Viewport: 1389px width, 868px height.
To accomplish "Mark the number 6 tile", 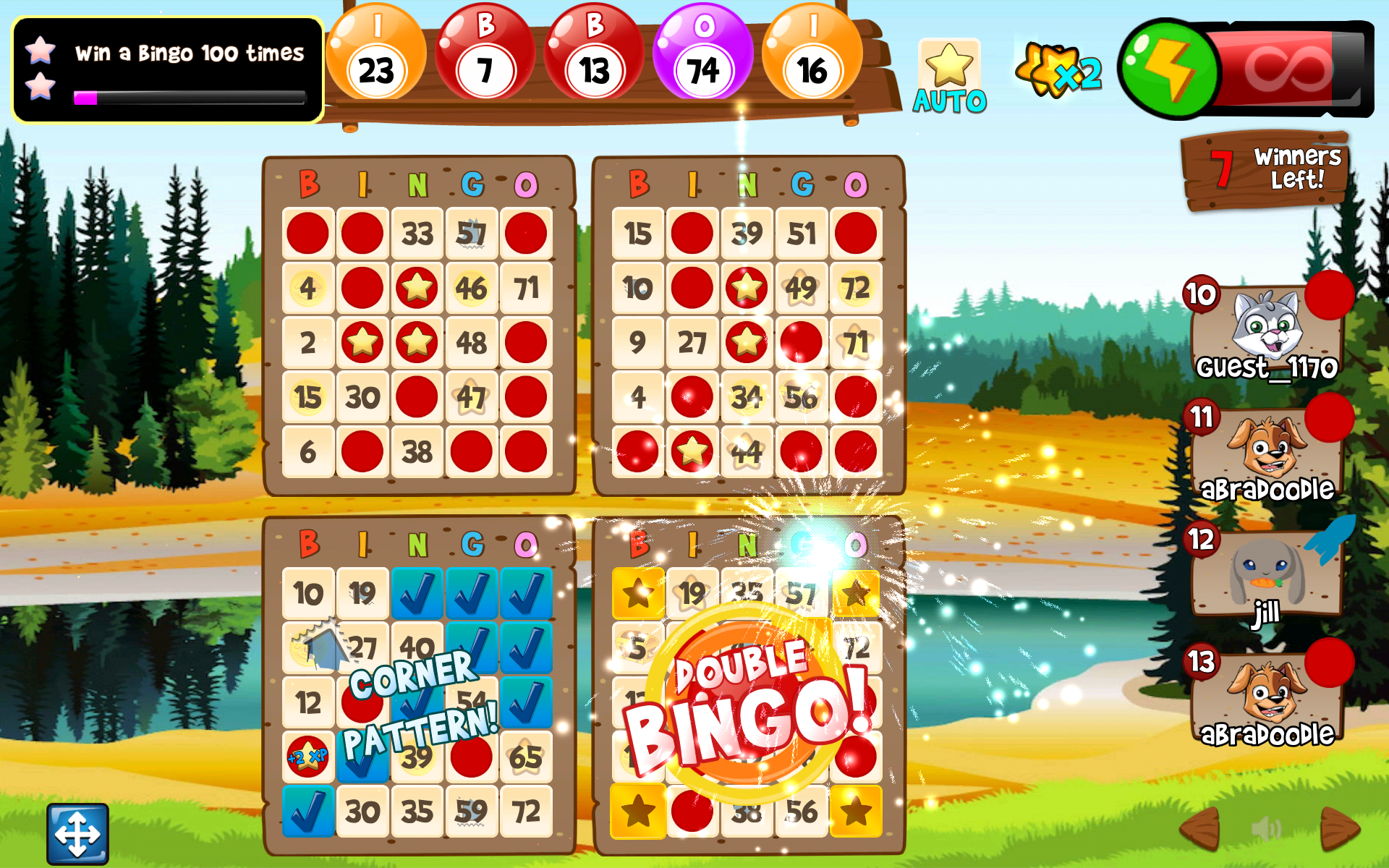I will tap(308, 452).
